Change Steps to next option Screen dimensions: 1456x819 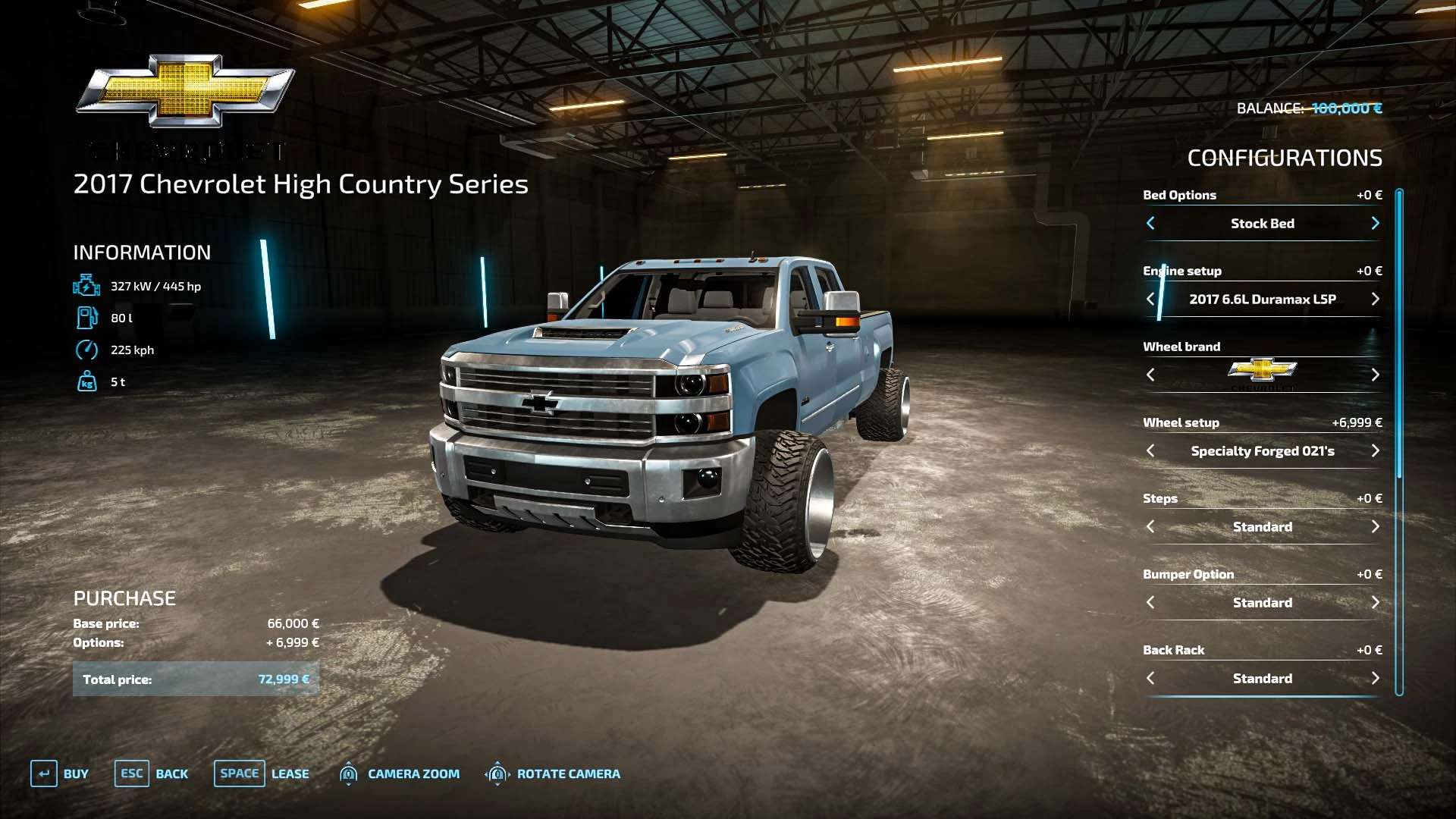(x=1375, y=526)
